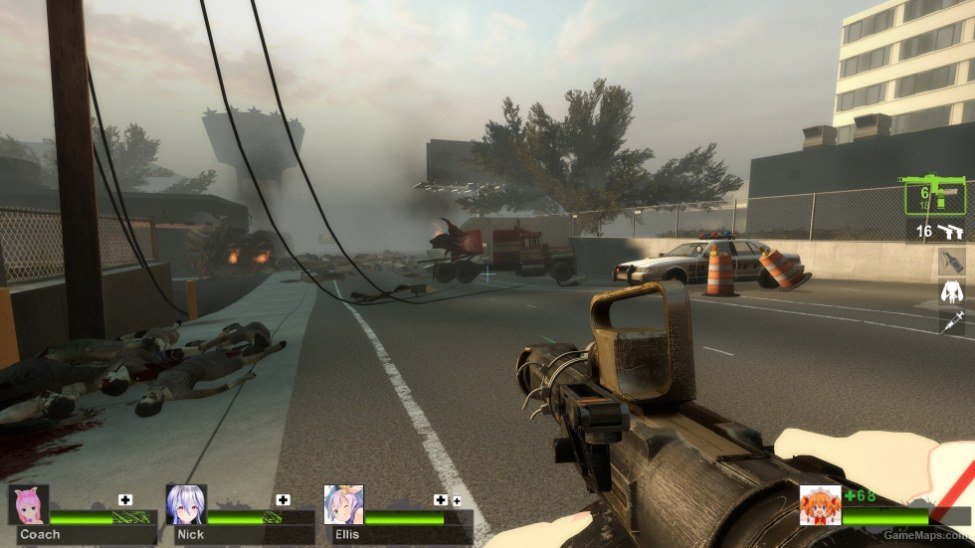
Task: Switch to the dual pistols slot
Action: (x=940, y=231)
